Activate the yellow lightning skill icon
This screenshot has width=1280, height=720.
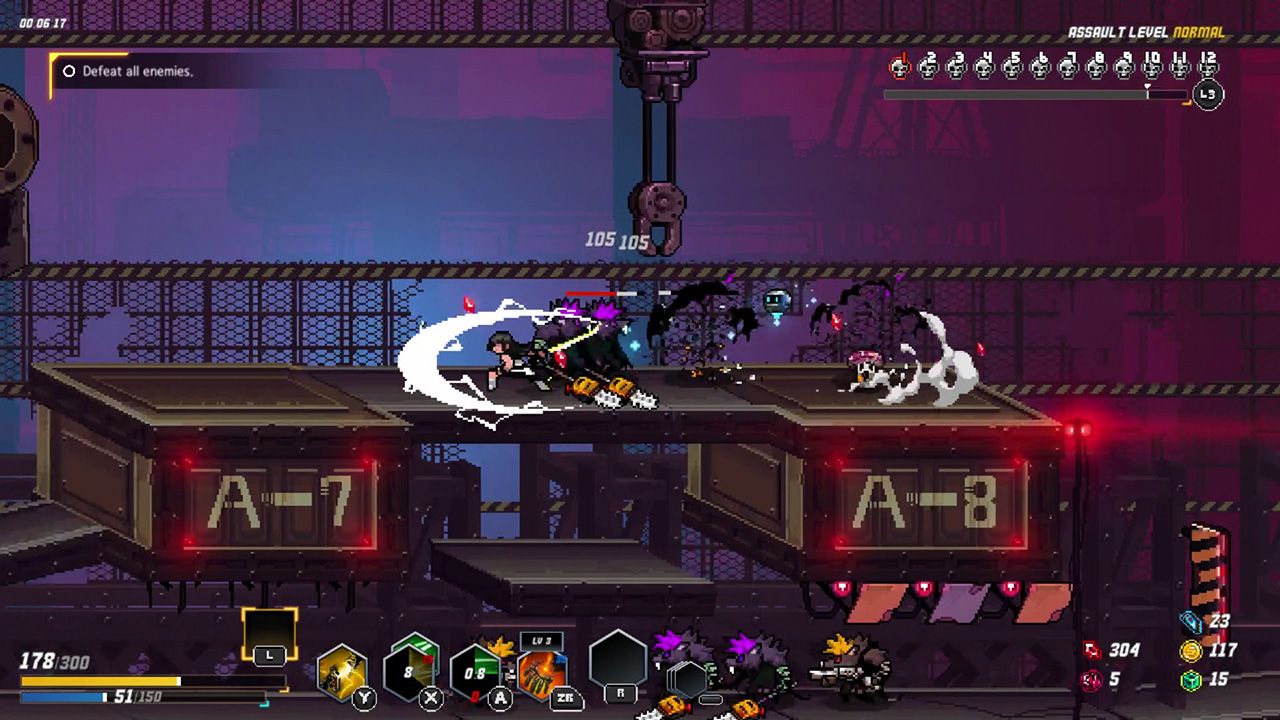click(x=342, y=672)
